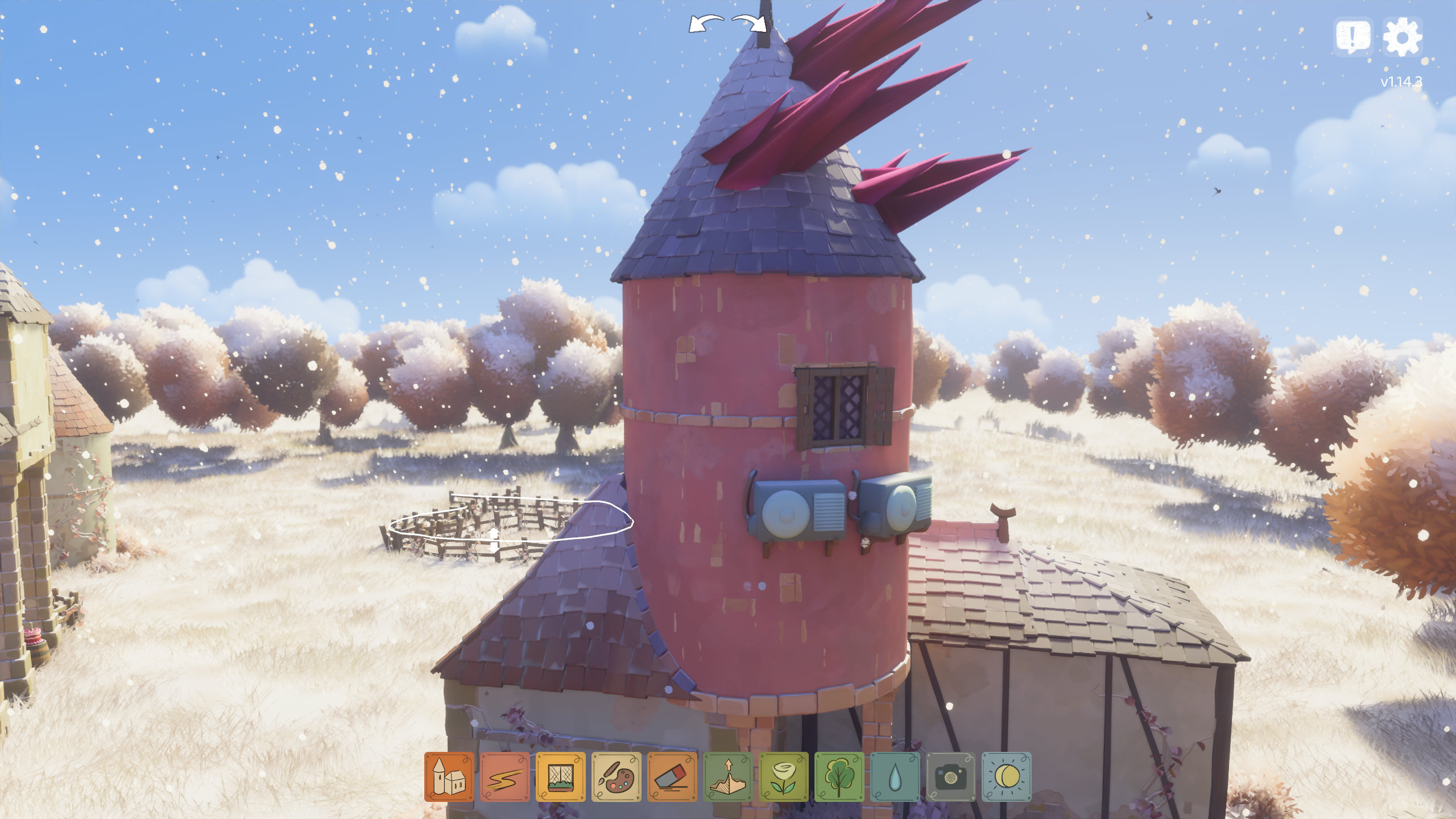
Task: Activate the eraser tool
Action: tap(672, 777)
